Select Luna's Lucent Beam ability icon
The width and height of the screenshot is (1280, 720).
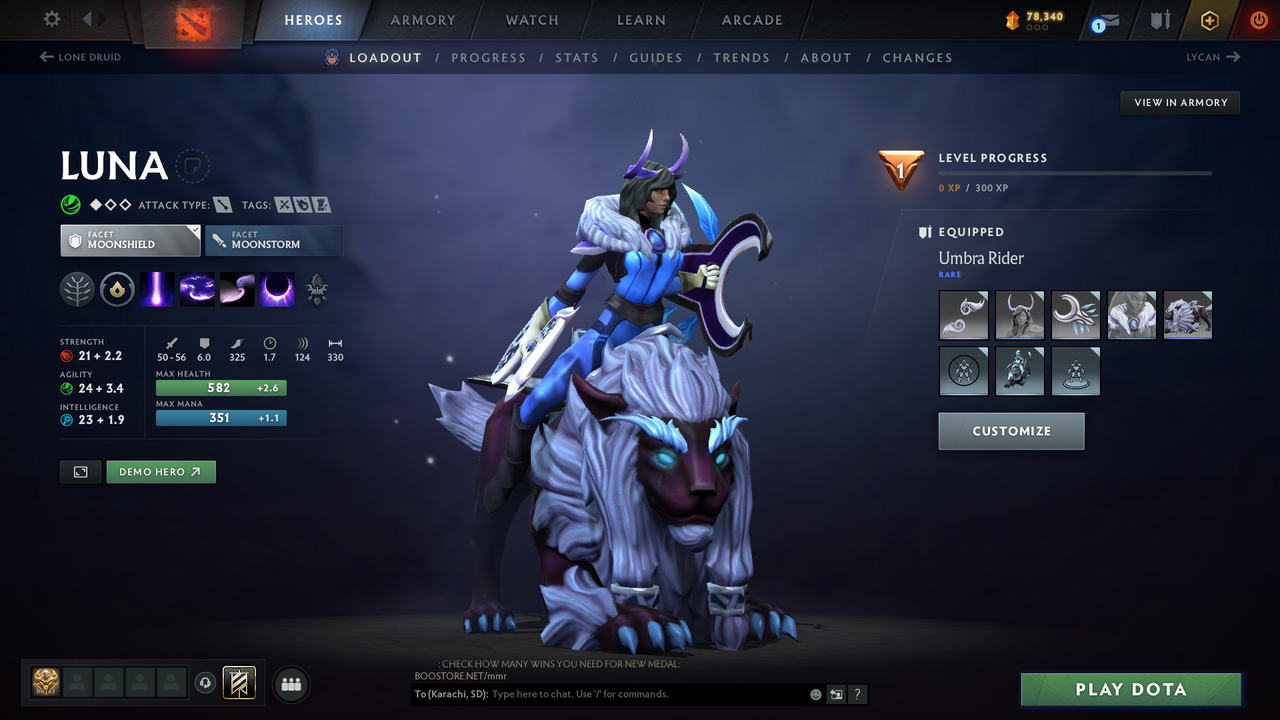pos(158,289)
